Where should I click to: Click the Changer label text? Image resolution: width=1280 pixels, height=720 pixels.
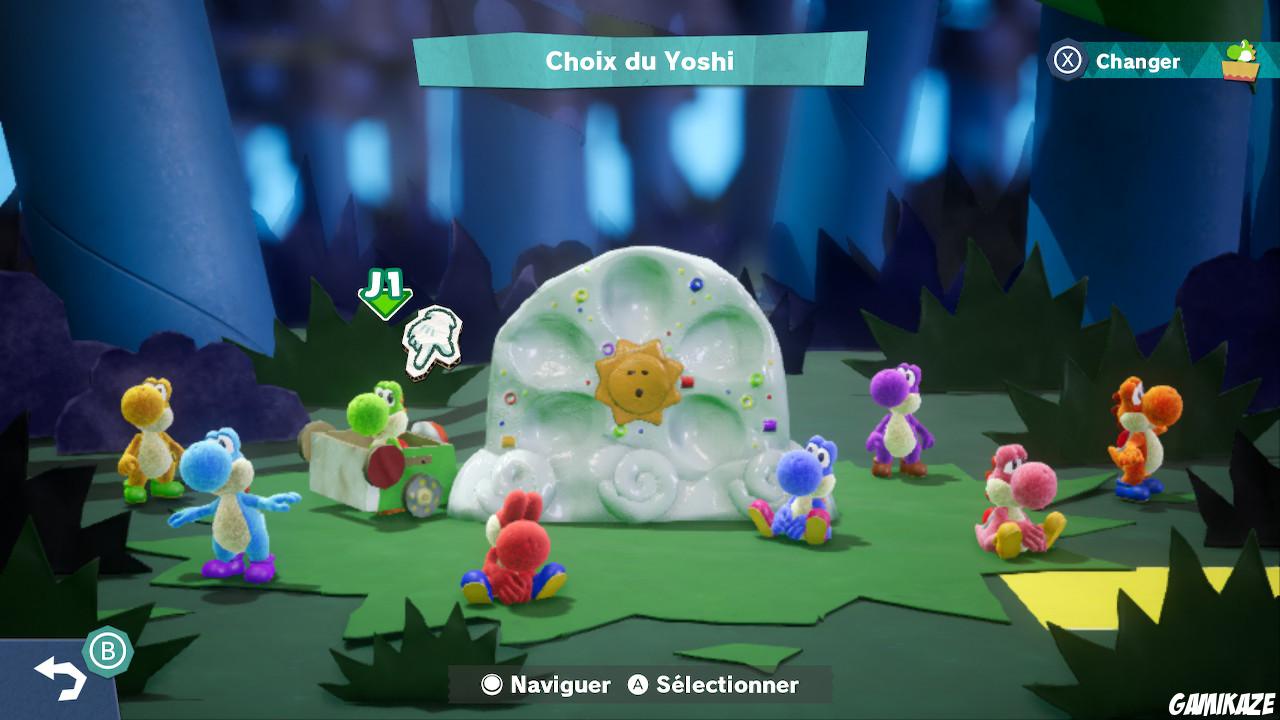[x=1138, y=60]
